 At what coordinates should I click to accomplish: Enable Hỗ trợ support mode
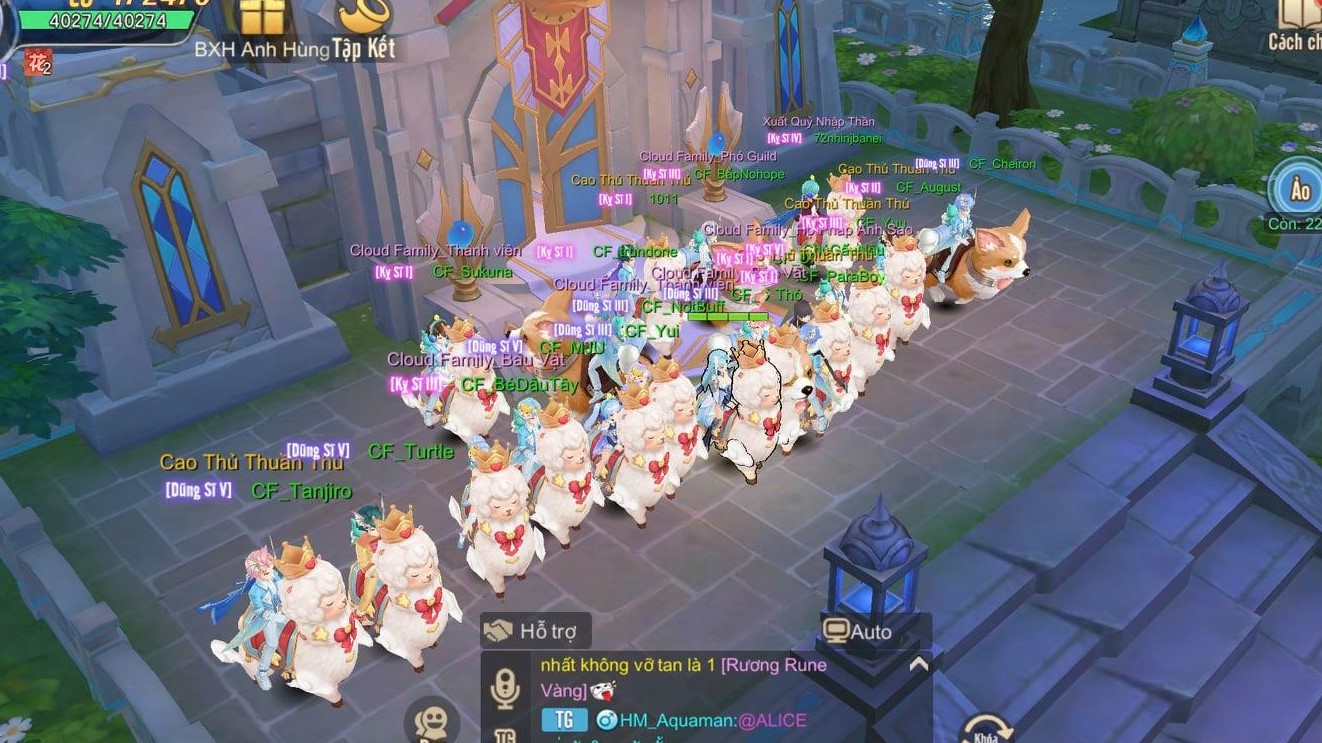pos(534,630)
